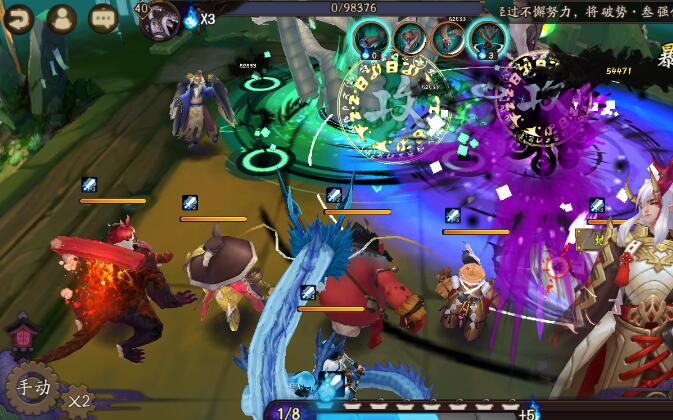
Task: Open the chat speech bubble
Action: 103,18
